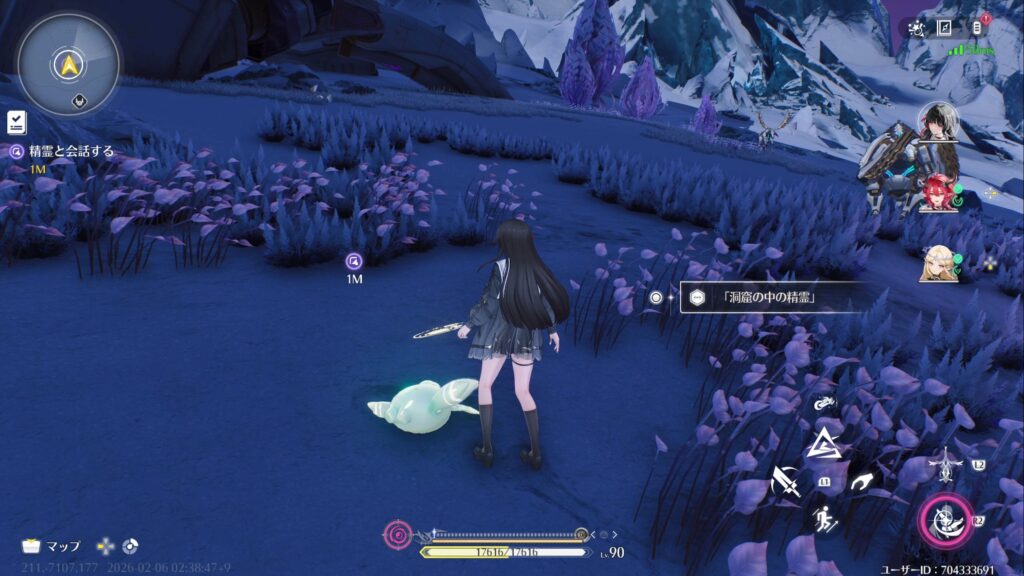Screen dimensions: 1024x576
Task: Toggle the running figure sprint icon
Action: pyautogui.click(x=824, y=520)
